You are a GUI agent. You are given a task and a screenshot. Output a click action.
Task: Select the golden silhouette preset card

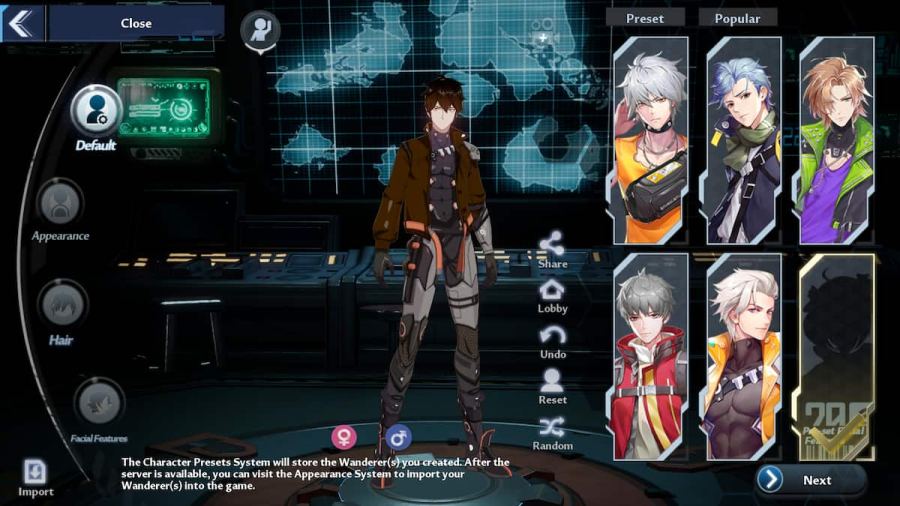tap(836, 357)
